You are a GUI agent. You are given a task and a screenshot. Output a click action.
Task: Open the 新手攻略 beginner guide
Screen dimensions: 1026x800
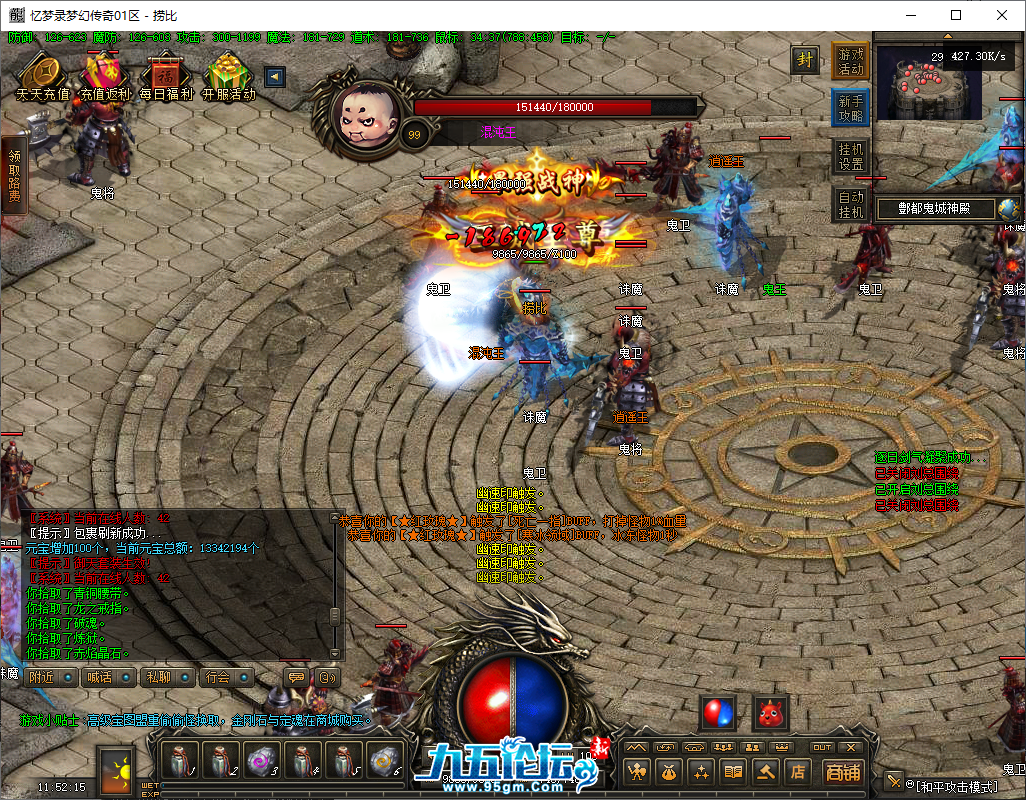[x=850, y=108]
